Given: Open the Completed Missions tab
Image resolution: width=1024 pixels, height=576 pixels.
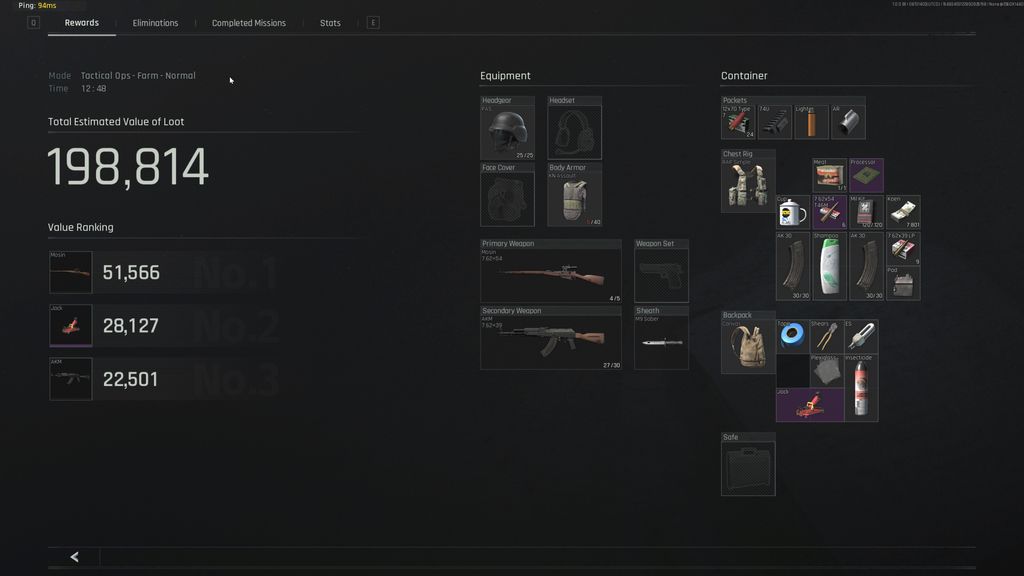Looking at the screenshot, I should click(248, 23).
